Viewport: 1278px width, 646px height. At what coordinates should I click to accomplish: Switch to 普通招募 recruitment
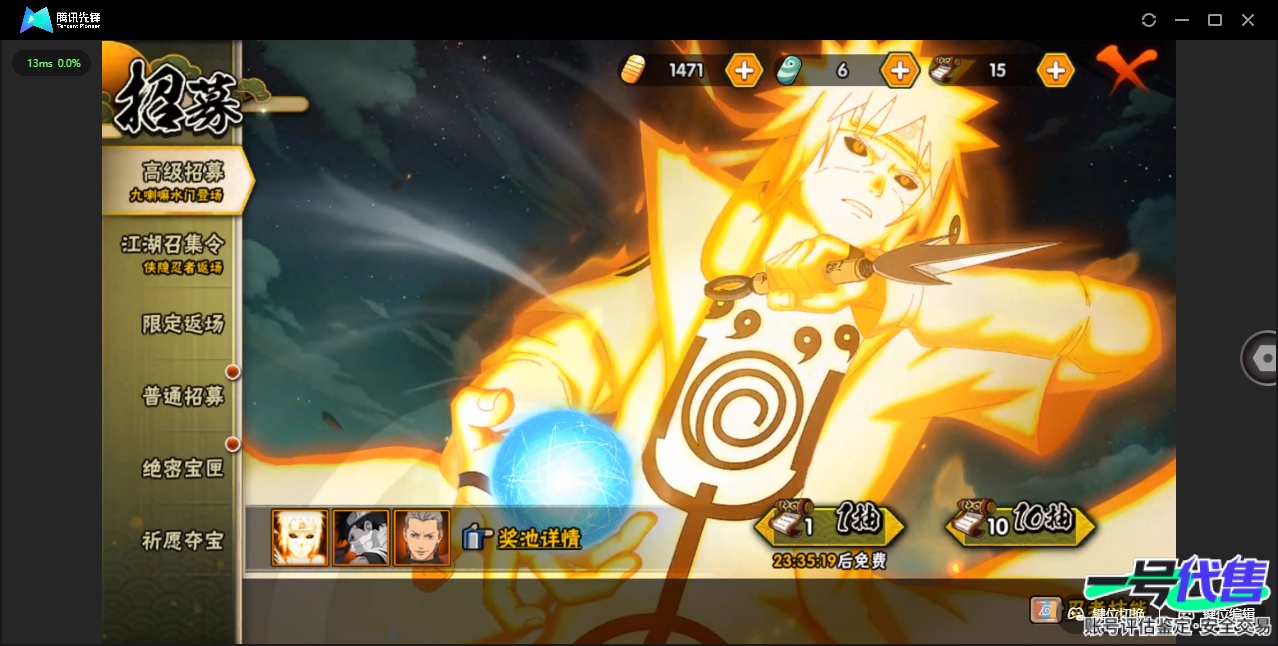click(x=182, y=396)
